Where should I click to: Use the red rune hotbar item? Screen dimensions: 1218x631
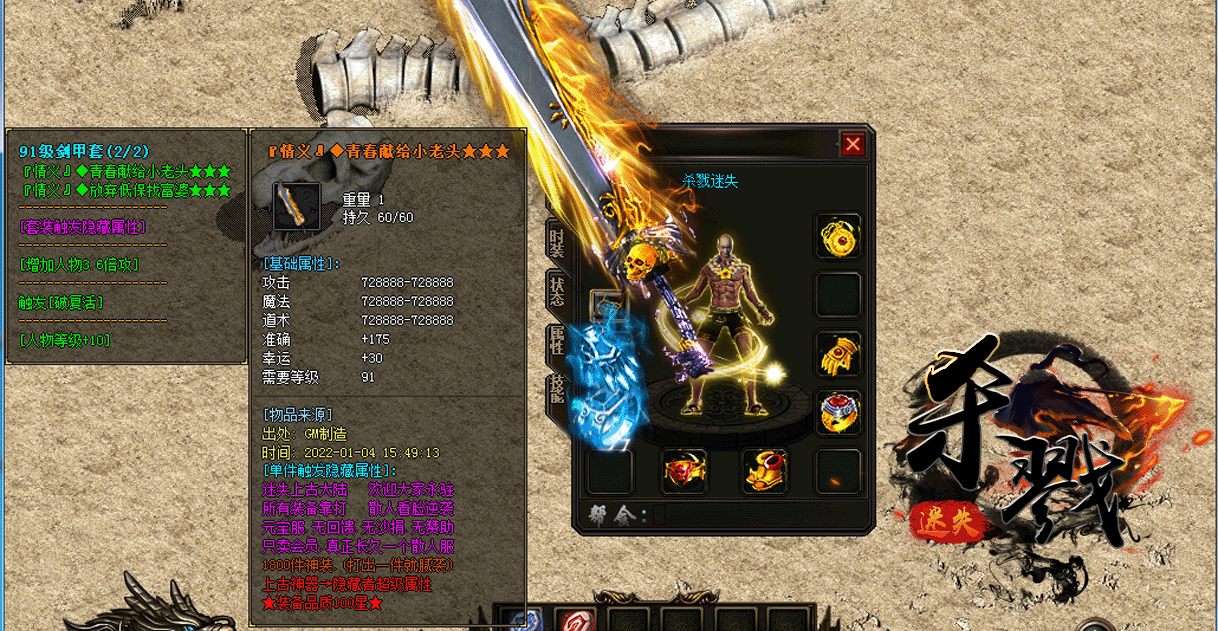pos(575,621)
